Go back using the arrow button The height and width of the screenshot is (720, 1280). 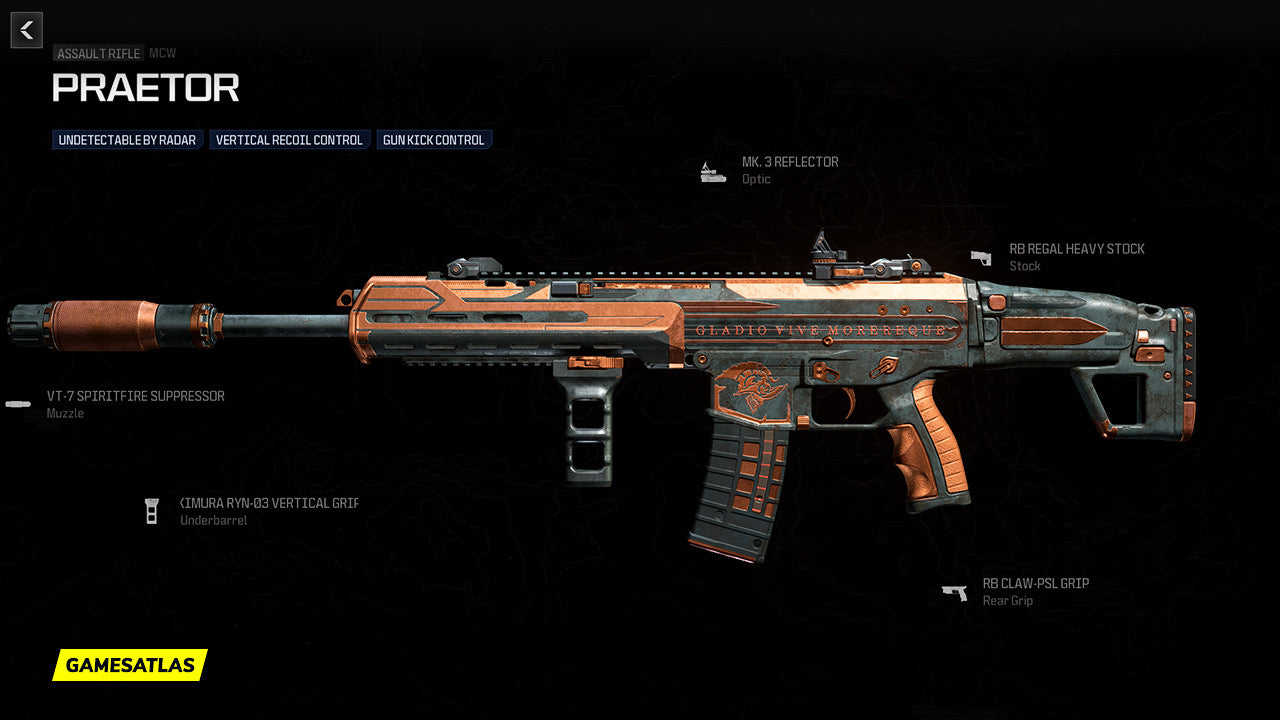point(27,30)
